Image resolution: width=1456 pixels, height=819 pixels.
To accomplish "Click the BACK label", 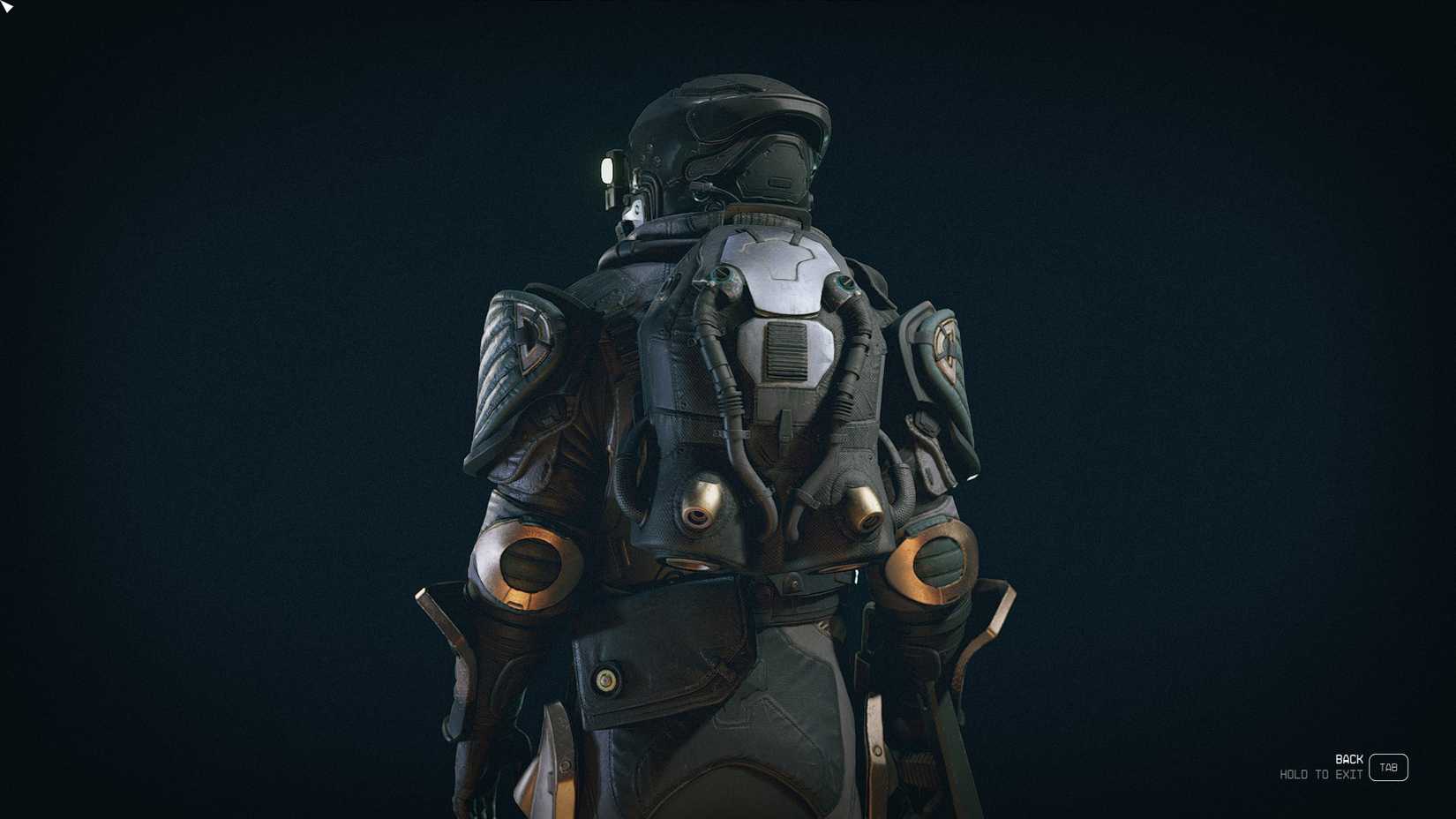I will point(1347,757).
